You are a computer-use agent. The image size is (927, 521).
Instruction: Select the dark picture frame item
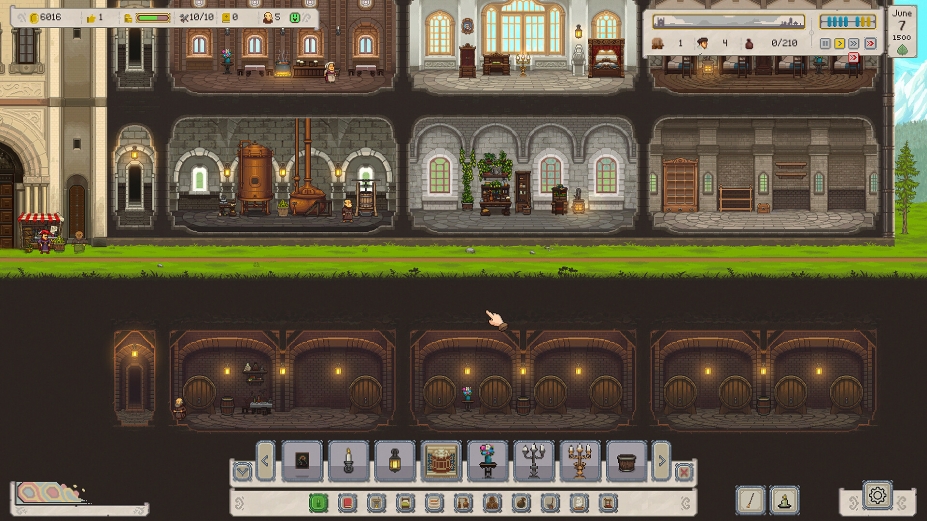click(x=303, y=461)
